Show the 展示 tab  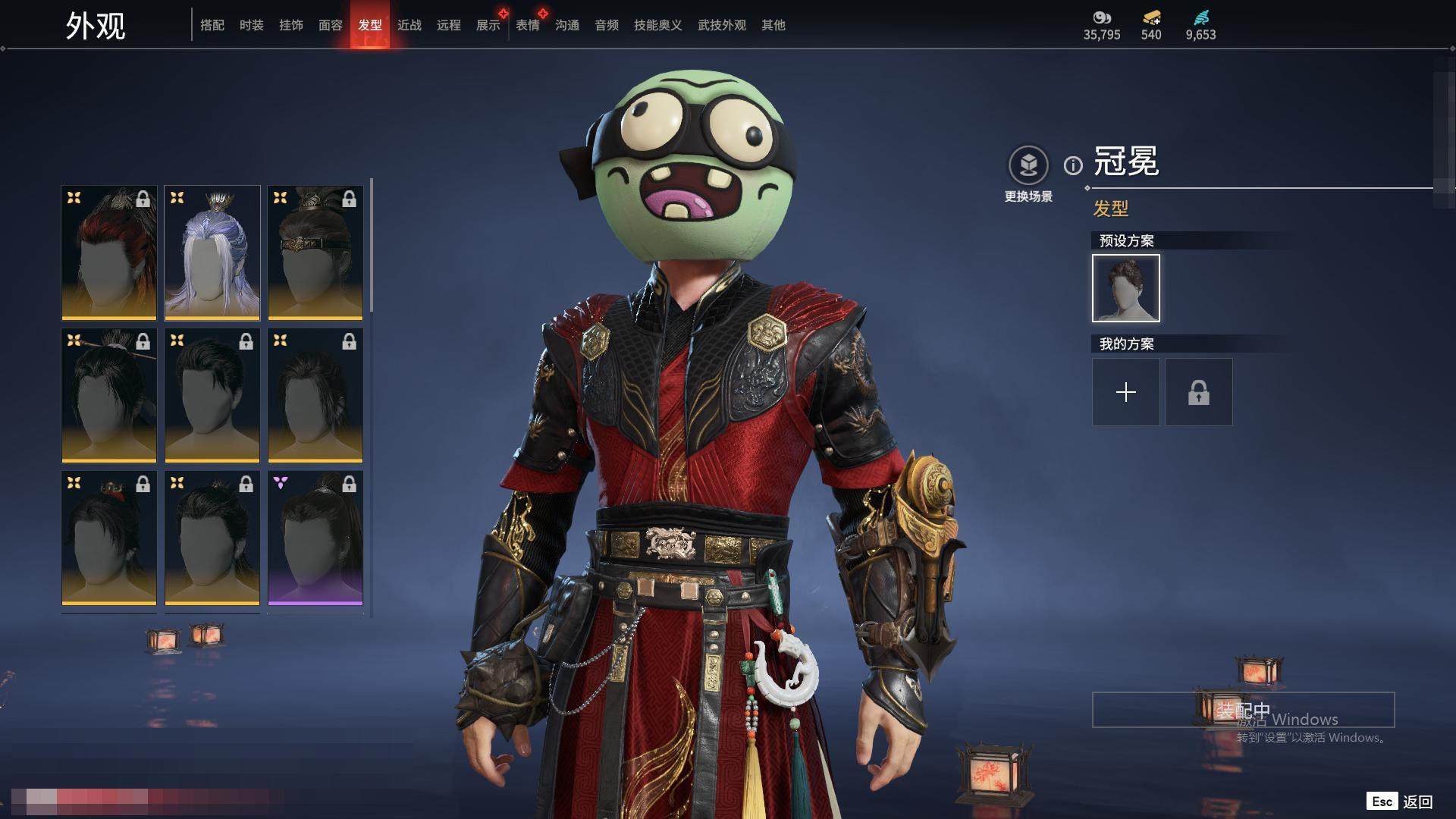(488, 25)
